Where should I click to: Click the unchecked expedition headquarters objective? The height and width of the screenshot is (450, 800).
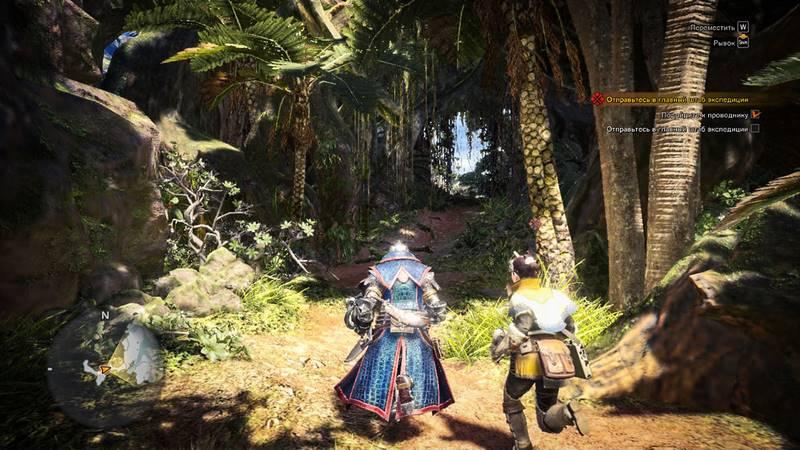coord(678,129)
